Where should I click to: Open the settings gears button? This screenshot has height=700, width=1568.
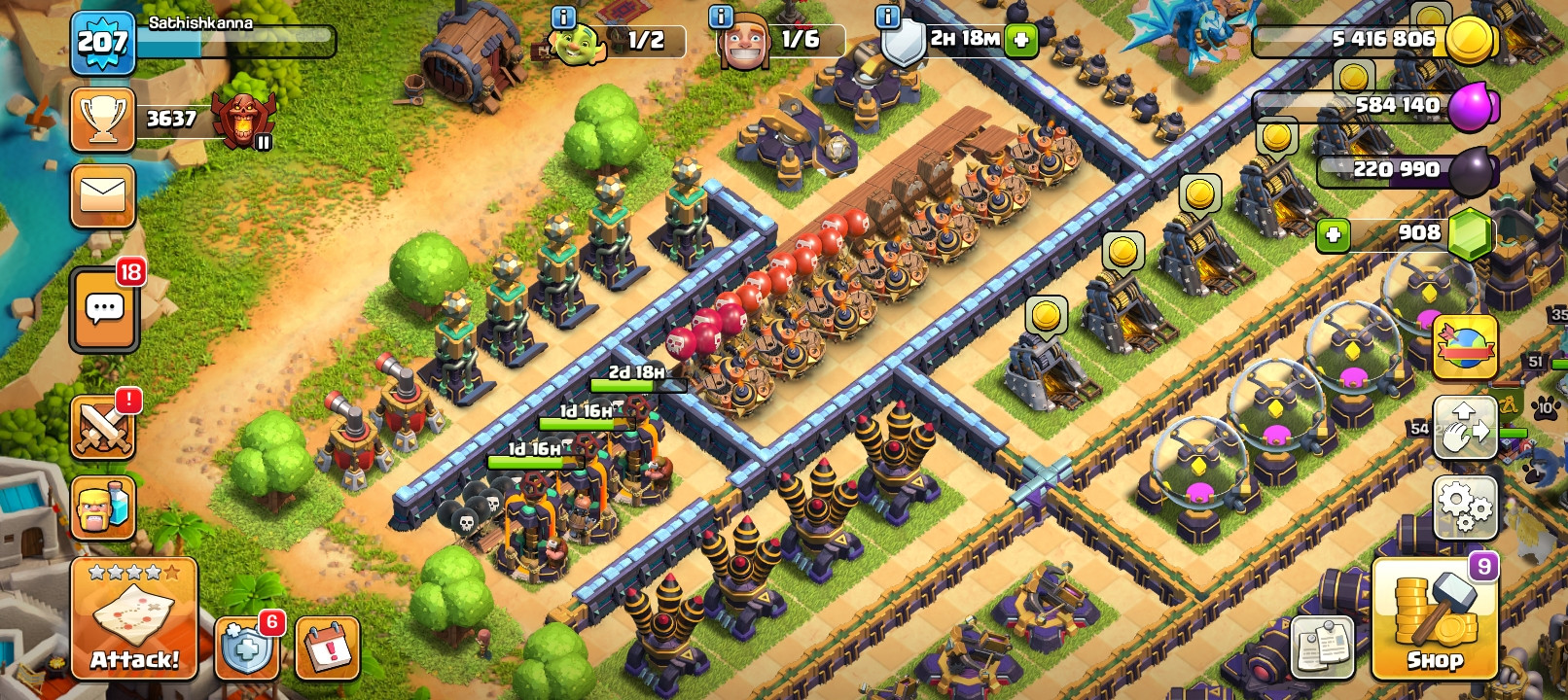pos(1465,507)
